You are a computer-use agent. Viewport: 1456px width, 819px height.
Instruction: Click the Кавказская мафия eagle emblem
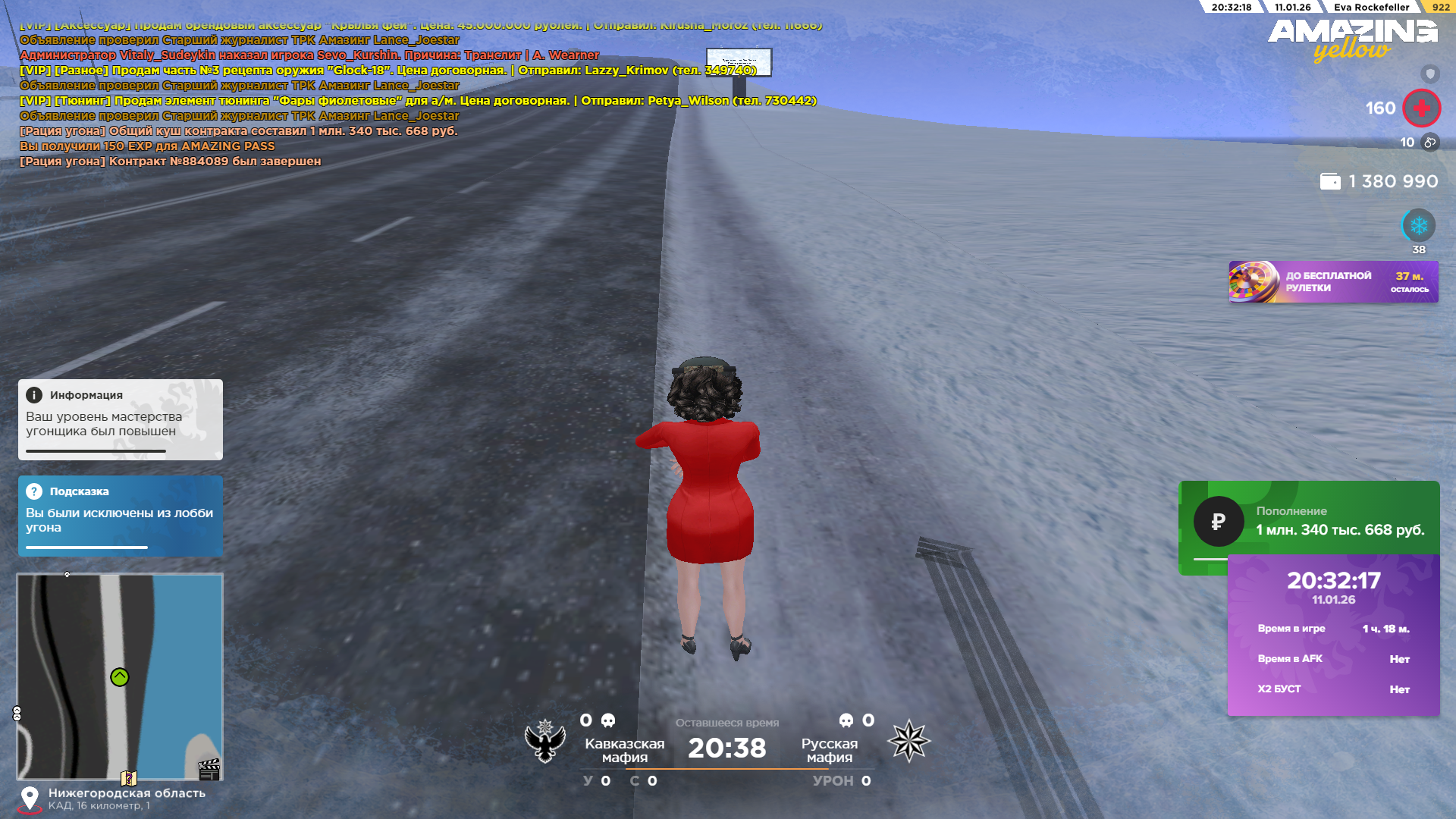coord(545,741)
